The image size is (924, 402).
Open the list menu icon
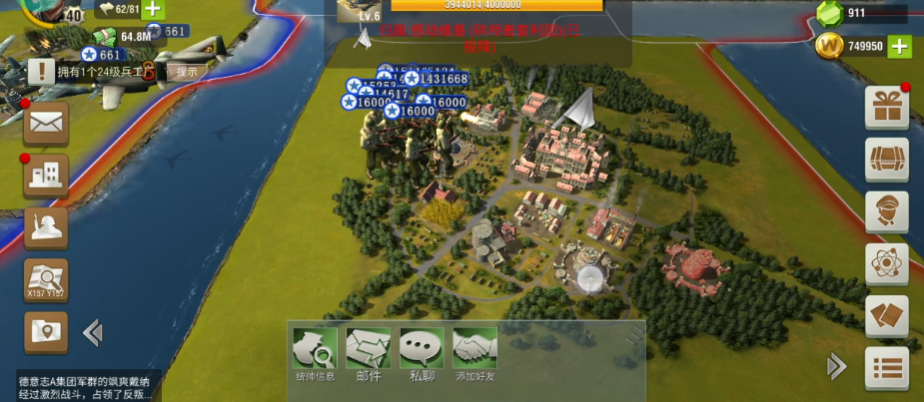886,368
